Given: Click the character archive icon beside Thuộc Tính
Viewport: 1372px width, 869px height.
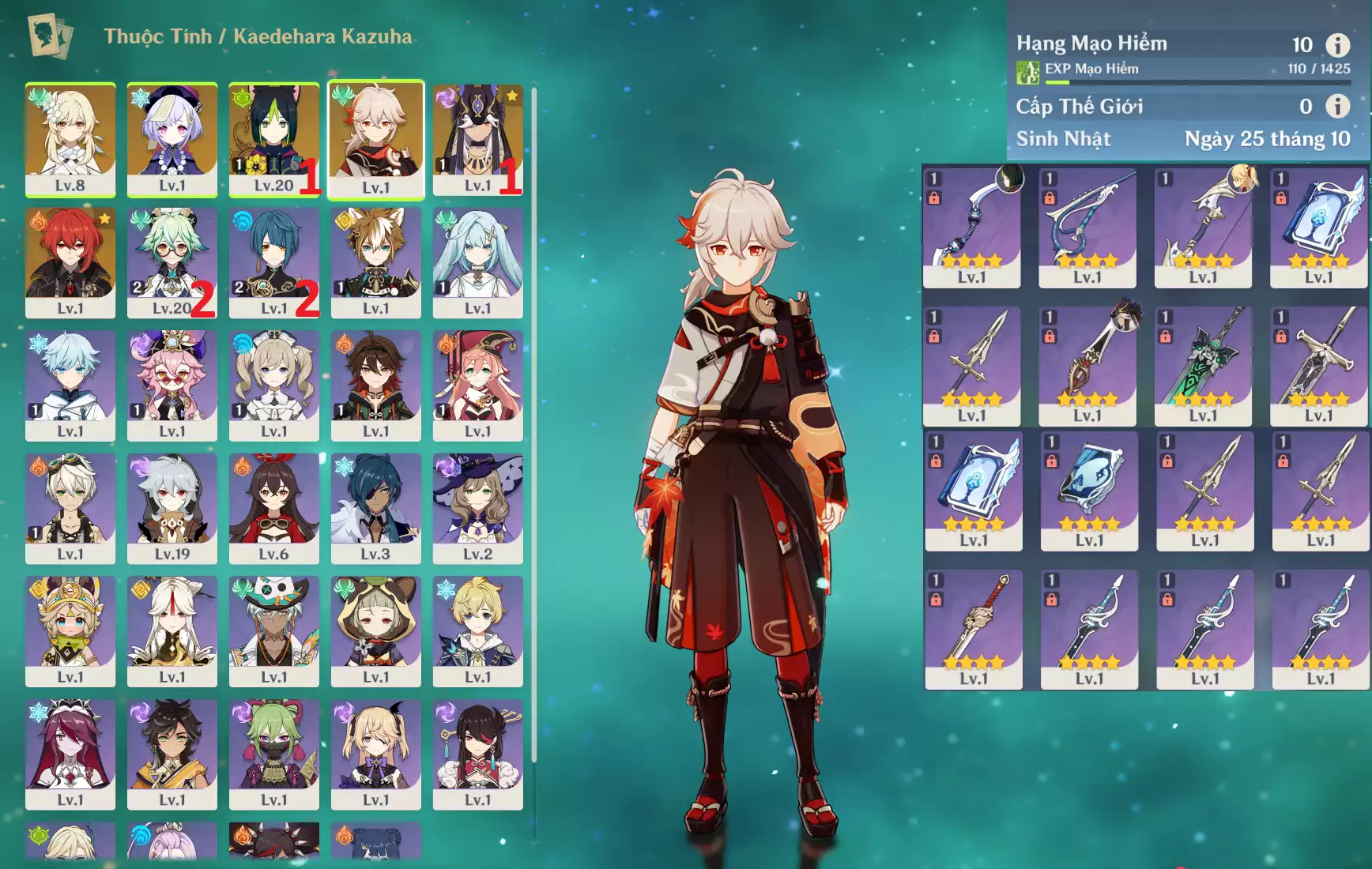Looking at the screenshot, I should (50, 36).
